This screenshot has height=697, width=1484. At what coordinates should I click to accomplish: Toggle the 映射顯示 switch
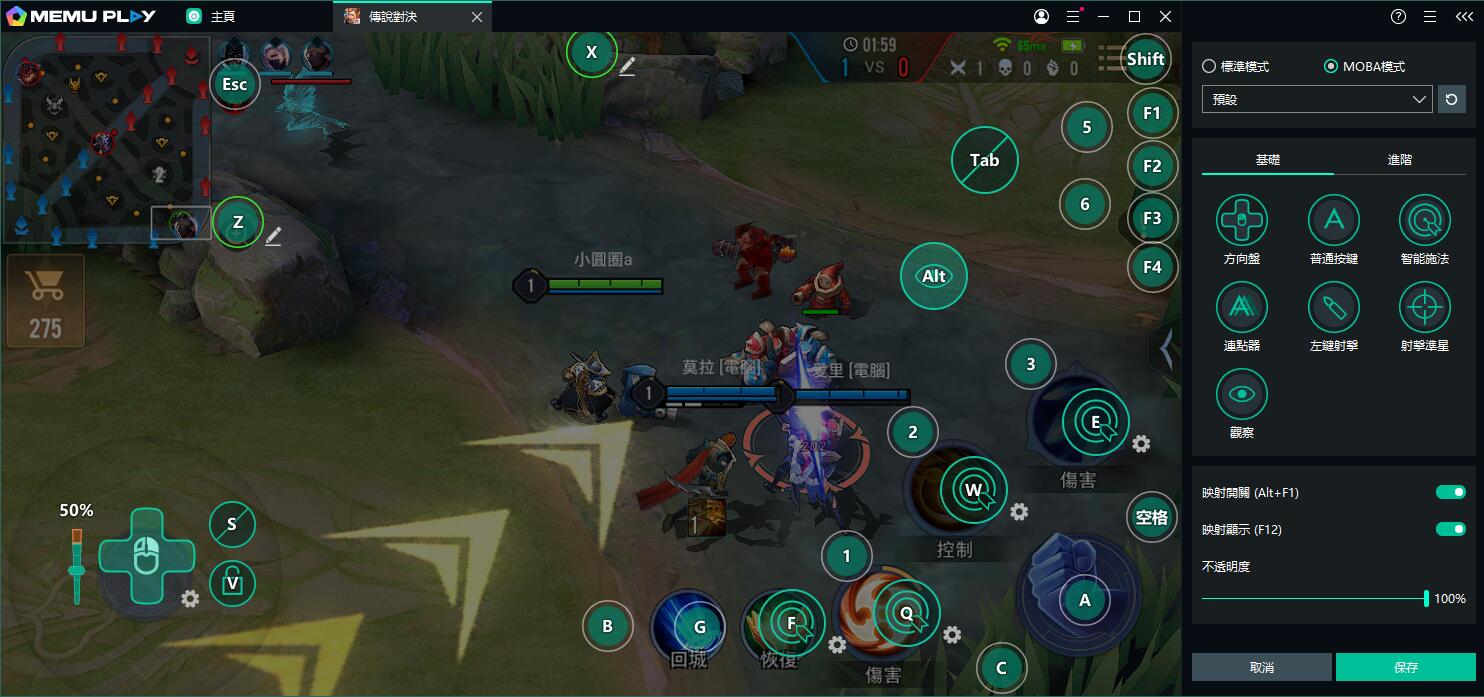pos(1450,529)
